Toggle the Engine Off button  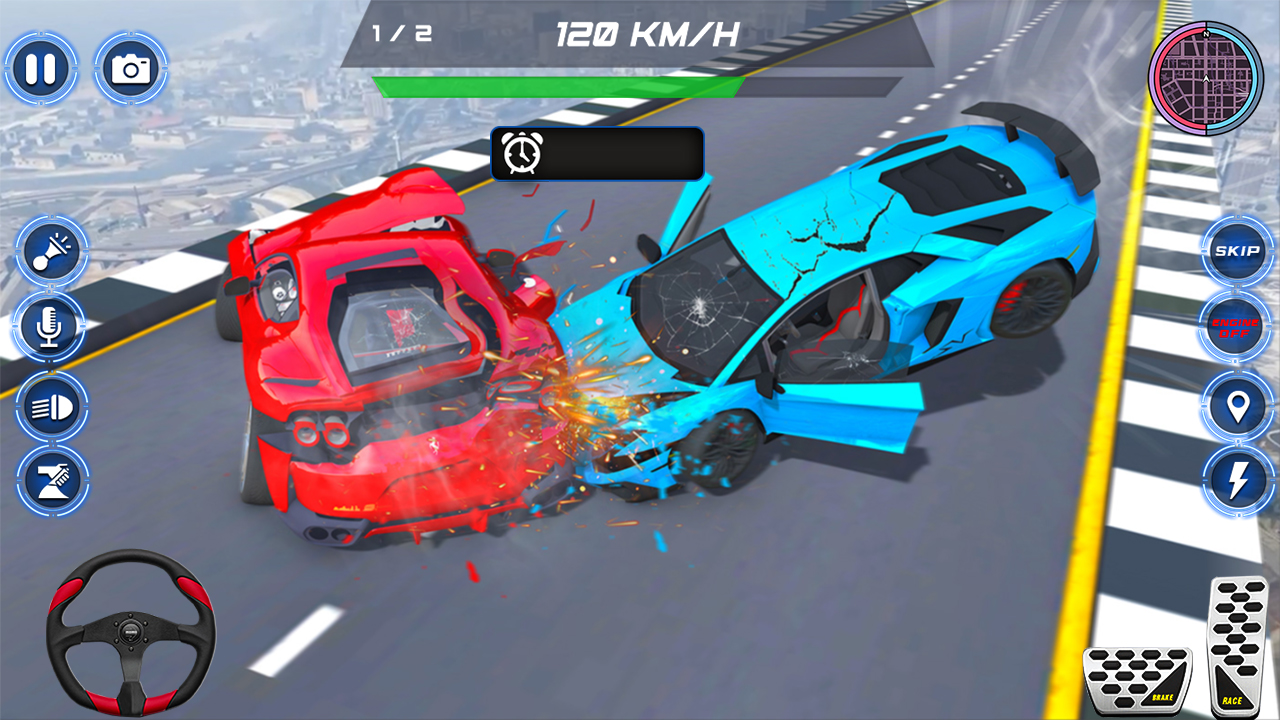[x=1235, y=327]
